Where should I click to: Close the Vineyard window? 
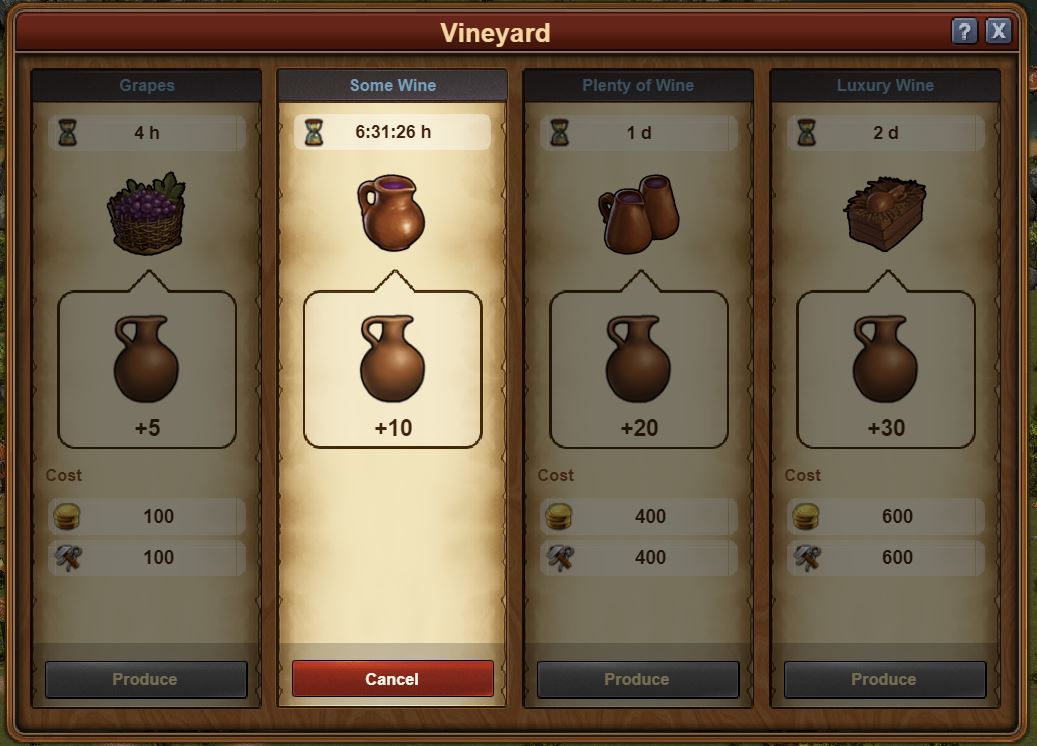(998, 31)
